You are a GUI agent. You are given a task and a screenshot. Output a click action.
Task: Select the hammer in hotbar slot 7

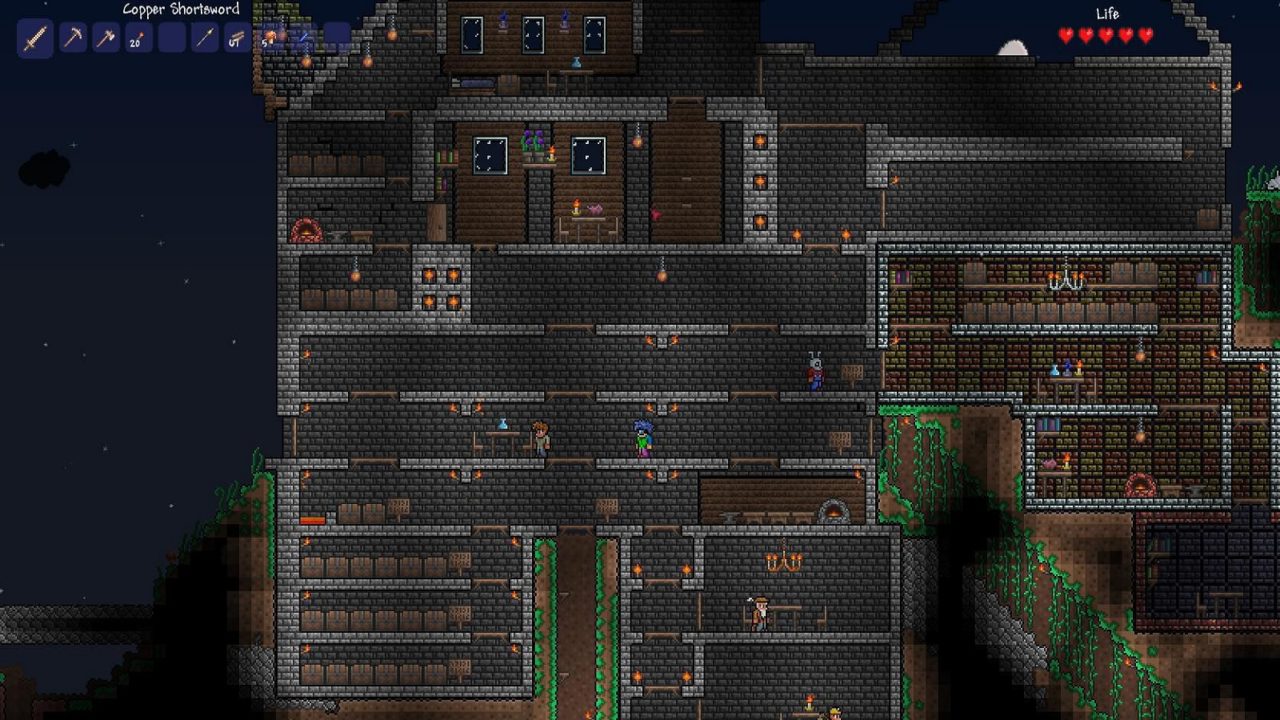[x=236, y=38]
